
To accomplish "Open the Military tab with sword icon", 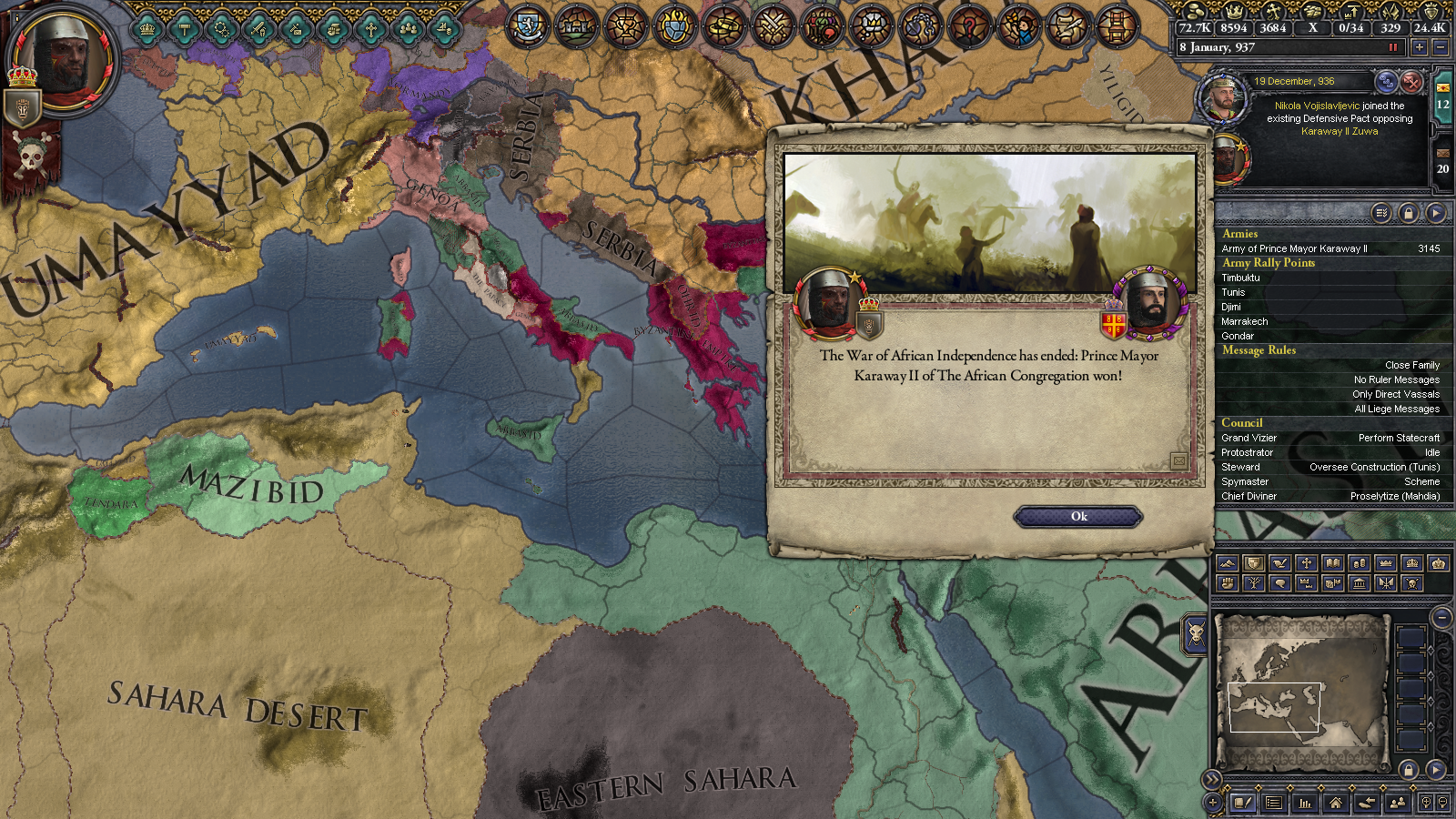I will (x=259, y=29).
